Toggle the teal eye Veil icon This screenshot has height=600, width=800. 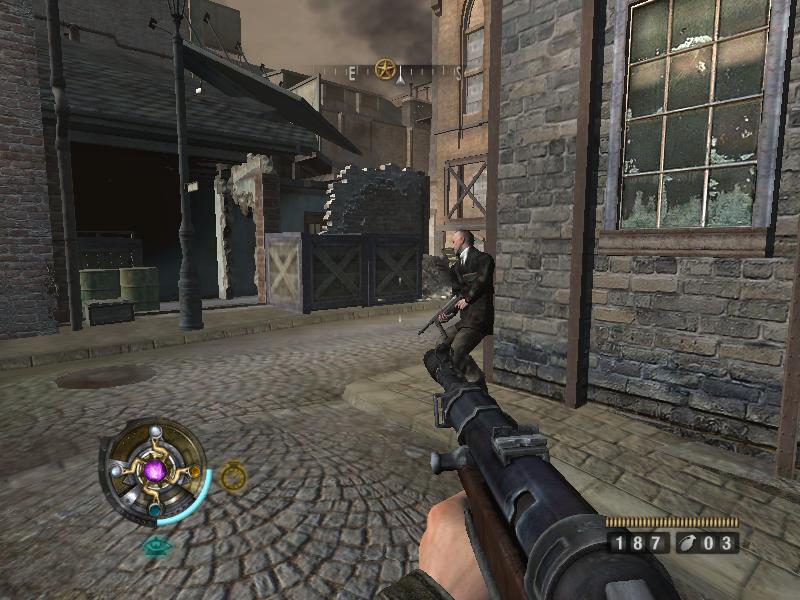click(156, 546)
